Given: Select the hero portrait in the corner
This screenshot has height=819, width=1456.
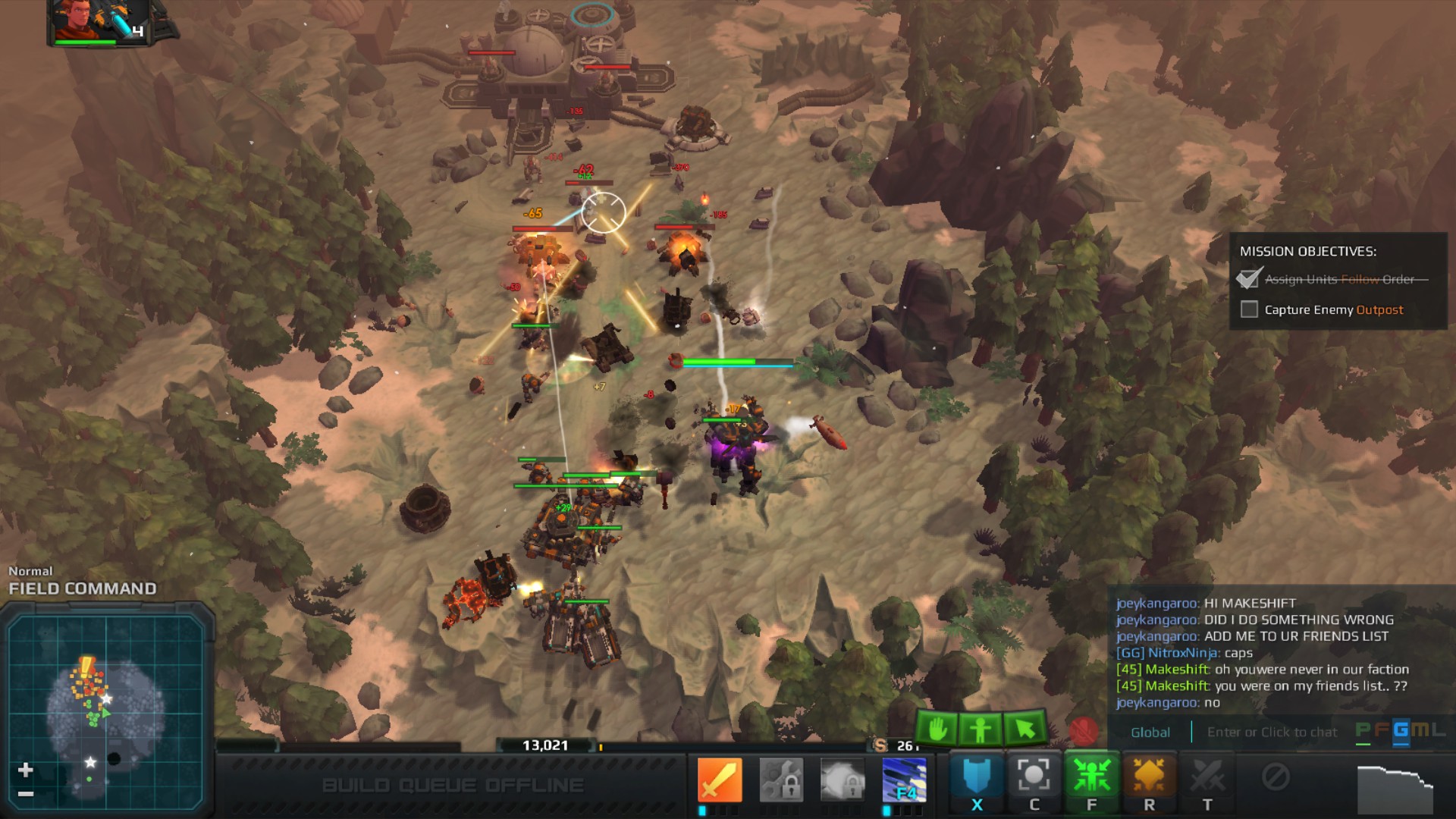Looking at the screenshot, I should tap(99, 21).
